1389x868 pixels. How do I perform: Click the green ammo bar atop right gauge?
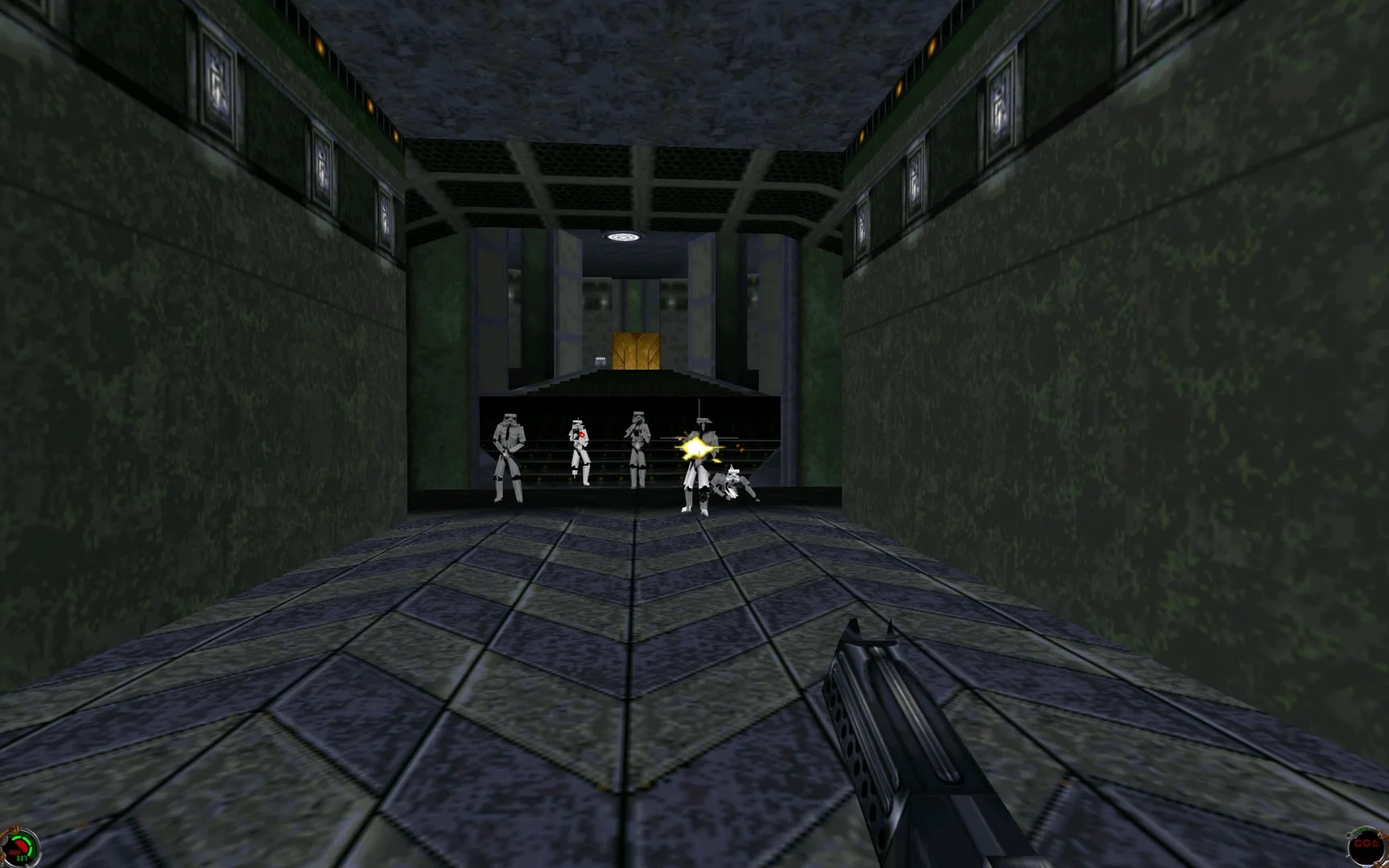click(1362, 831)
